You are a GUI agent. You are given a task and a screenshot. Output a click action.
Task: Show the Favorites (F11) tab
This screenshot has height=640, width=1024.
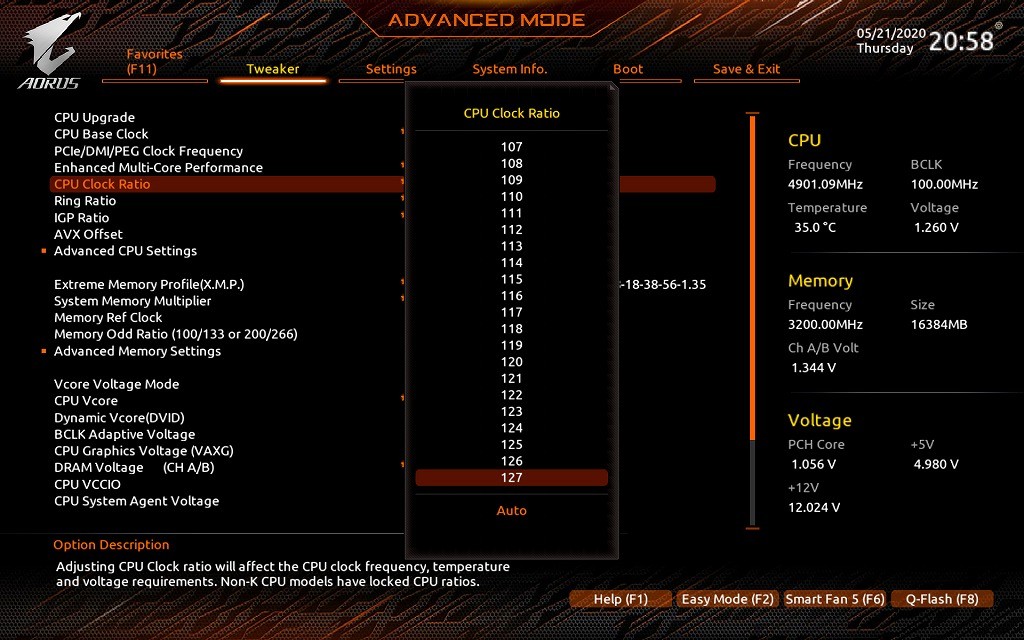[155, 62]
